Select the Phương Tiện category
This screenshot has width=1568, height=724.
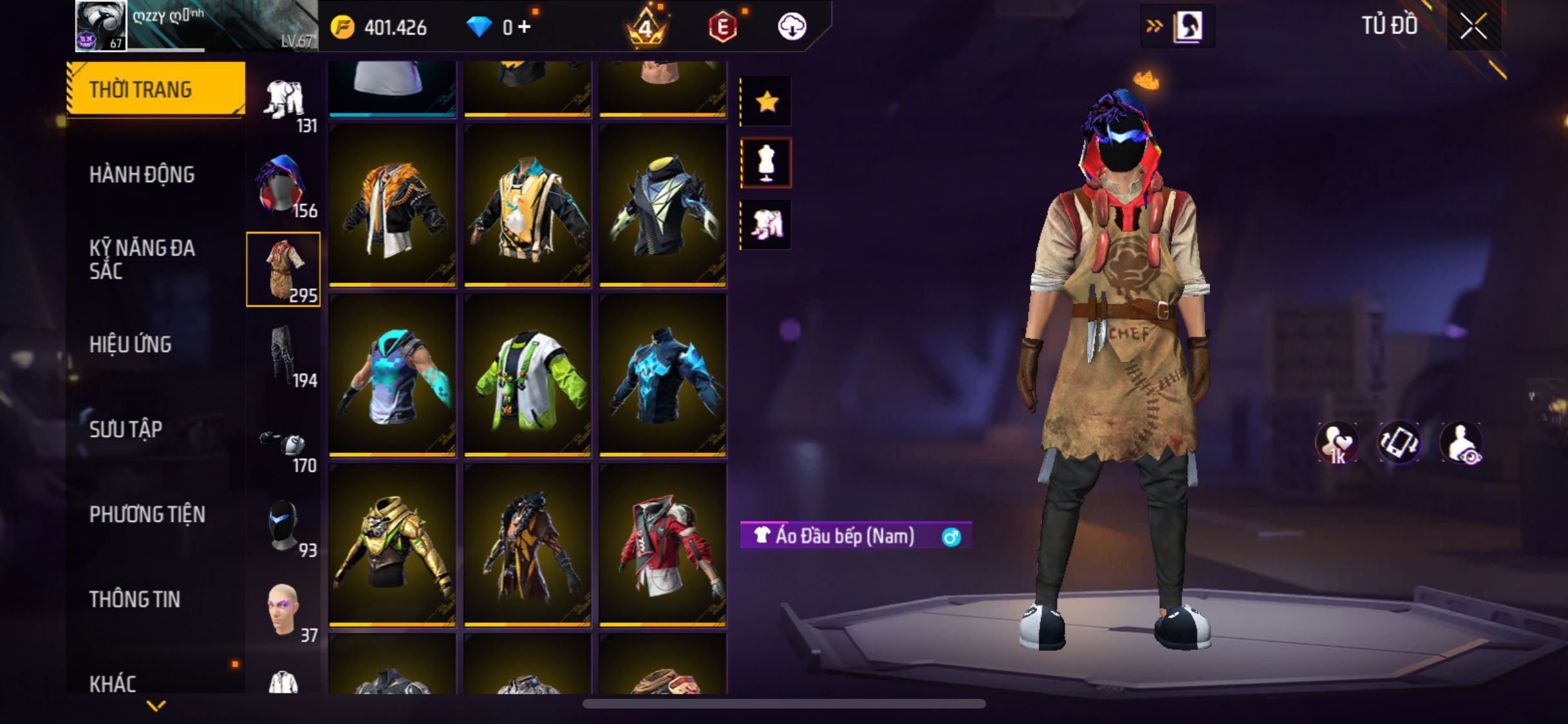coord(147,514)
